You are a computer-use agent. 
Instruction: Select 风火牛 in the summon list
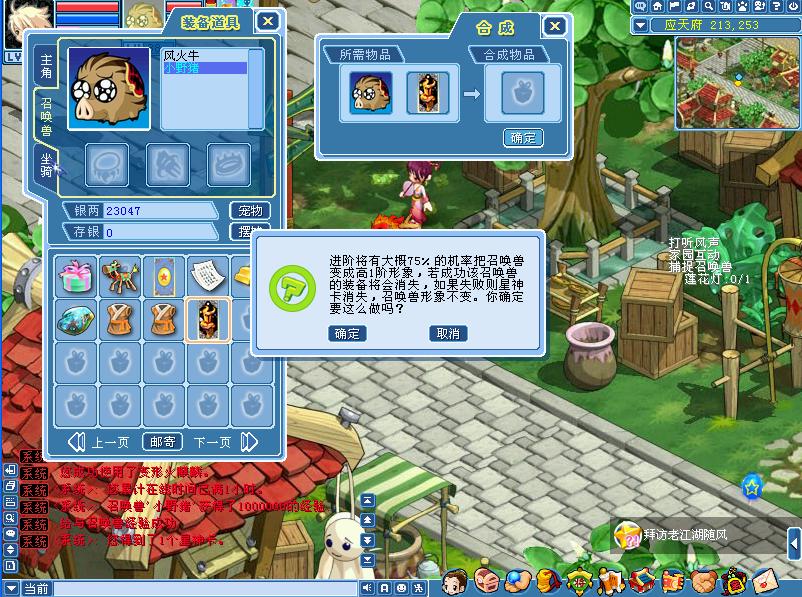[x=183, y=56]
